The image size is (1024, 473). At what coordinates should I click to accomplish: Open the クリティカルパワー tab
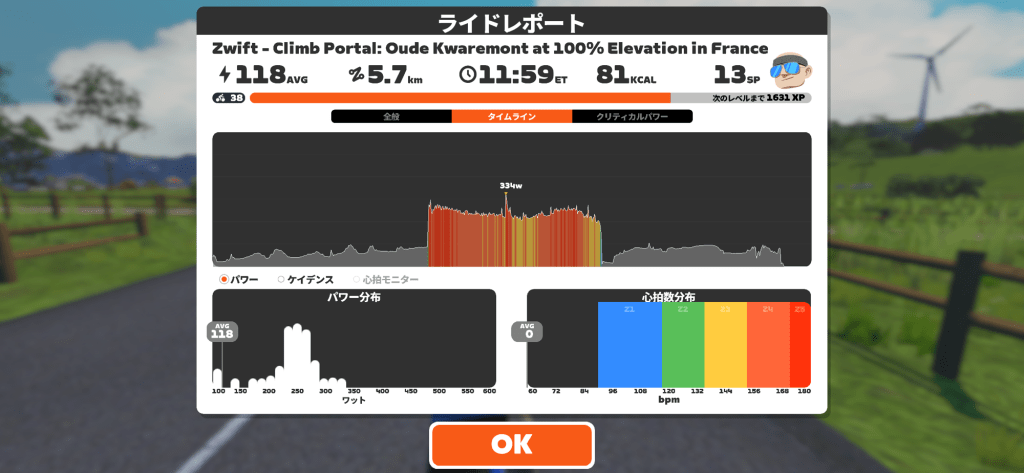(632, 117)
